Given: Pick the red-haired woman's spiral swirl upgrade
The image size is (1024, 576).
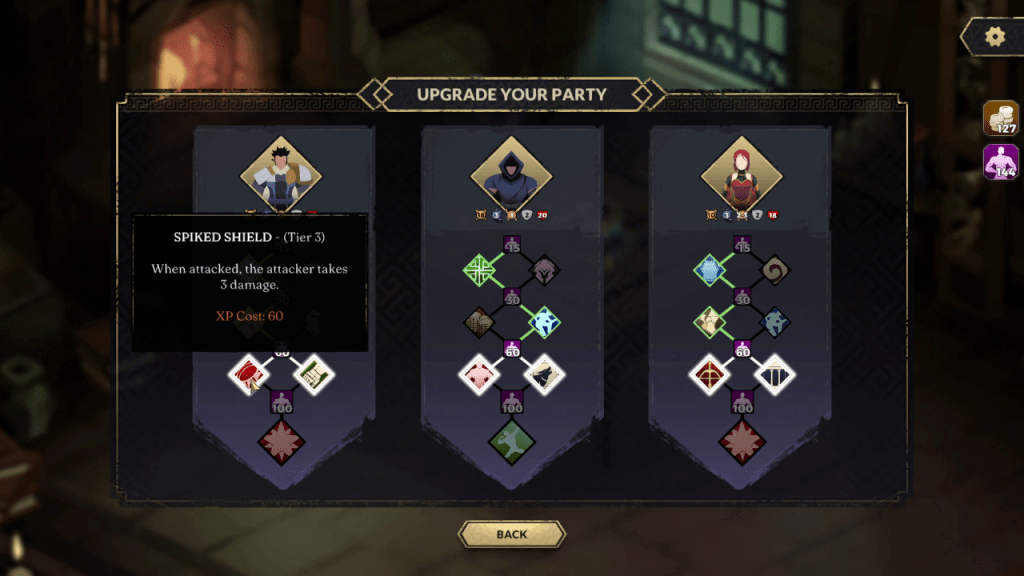Looking at the screenshot, I should pyautogui.click(x=774, y=269).
